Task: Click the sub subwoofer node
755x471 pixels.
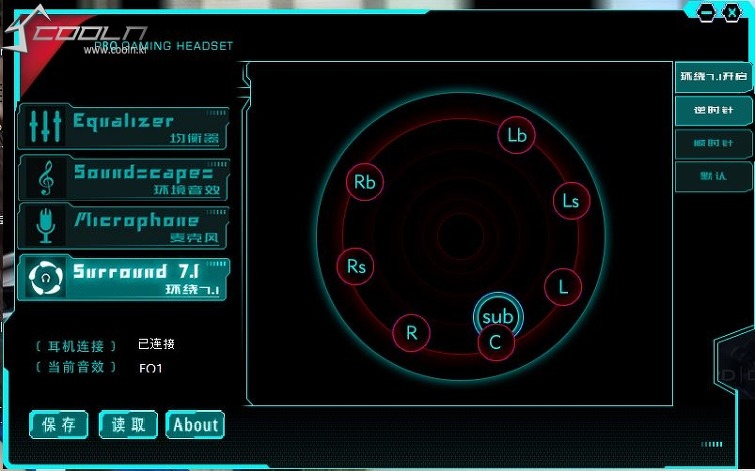Action: [497, 315]
